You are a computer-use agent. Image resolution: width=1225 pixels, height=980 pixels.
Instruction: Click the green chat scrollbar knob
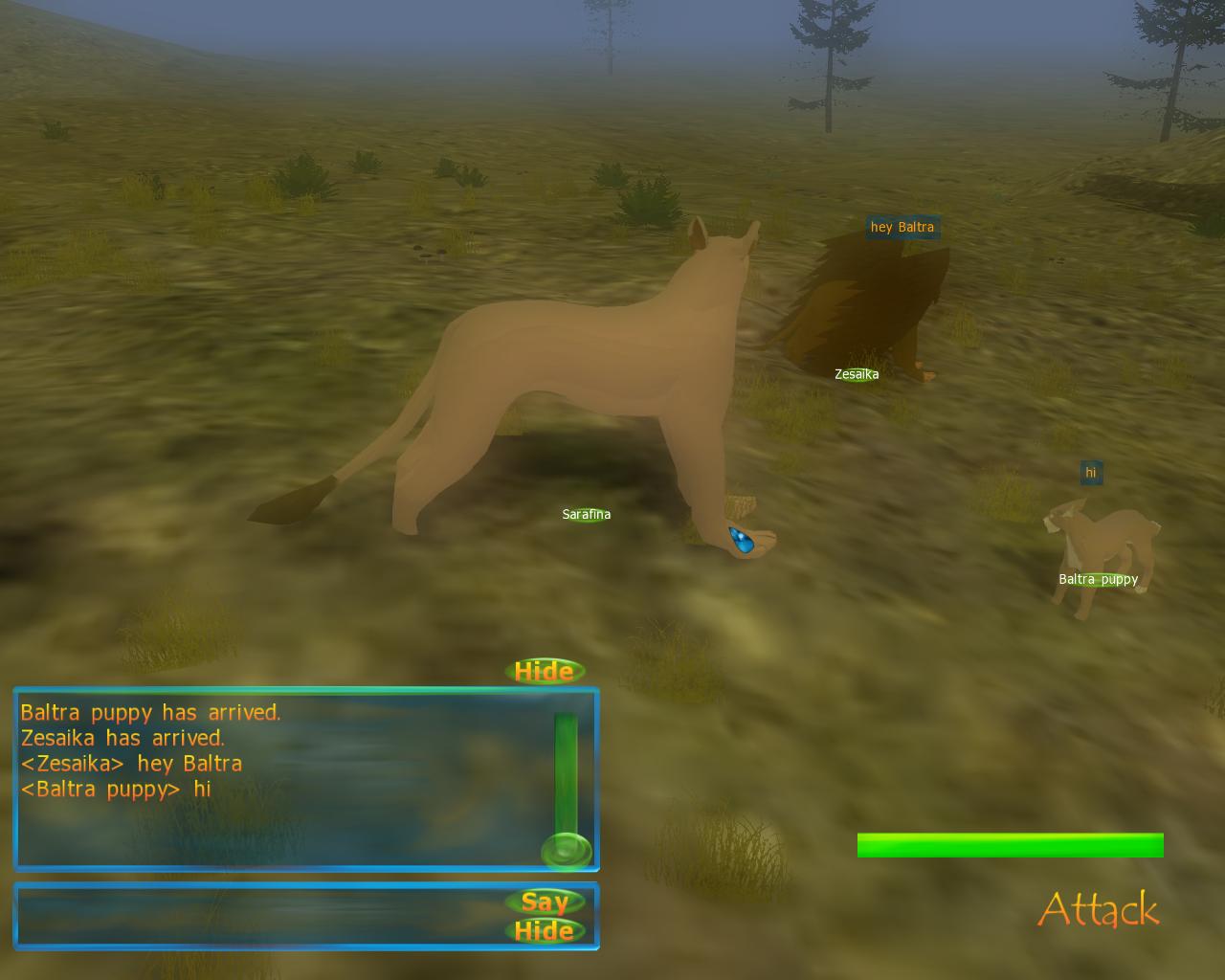(x=566, y=851)
